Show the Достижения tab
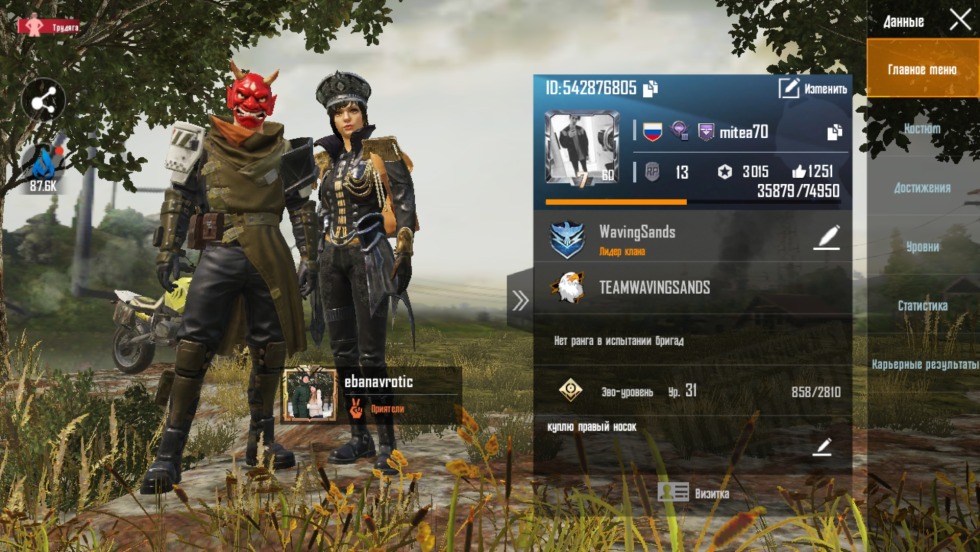 click(922, 188)
